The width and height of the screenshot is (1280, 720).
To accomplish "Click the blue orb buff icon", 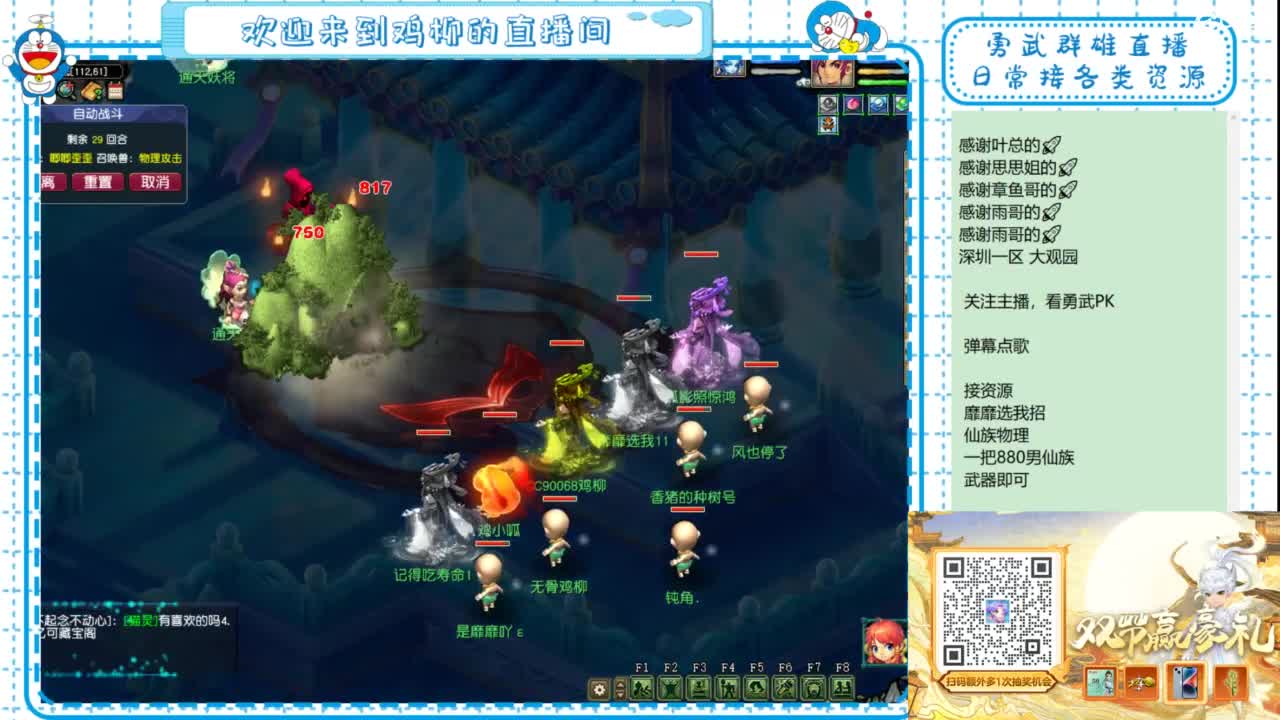I will [878, 103].
